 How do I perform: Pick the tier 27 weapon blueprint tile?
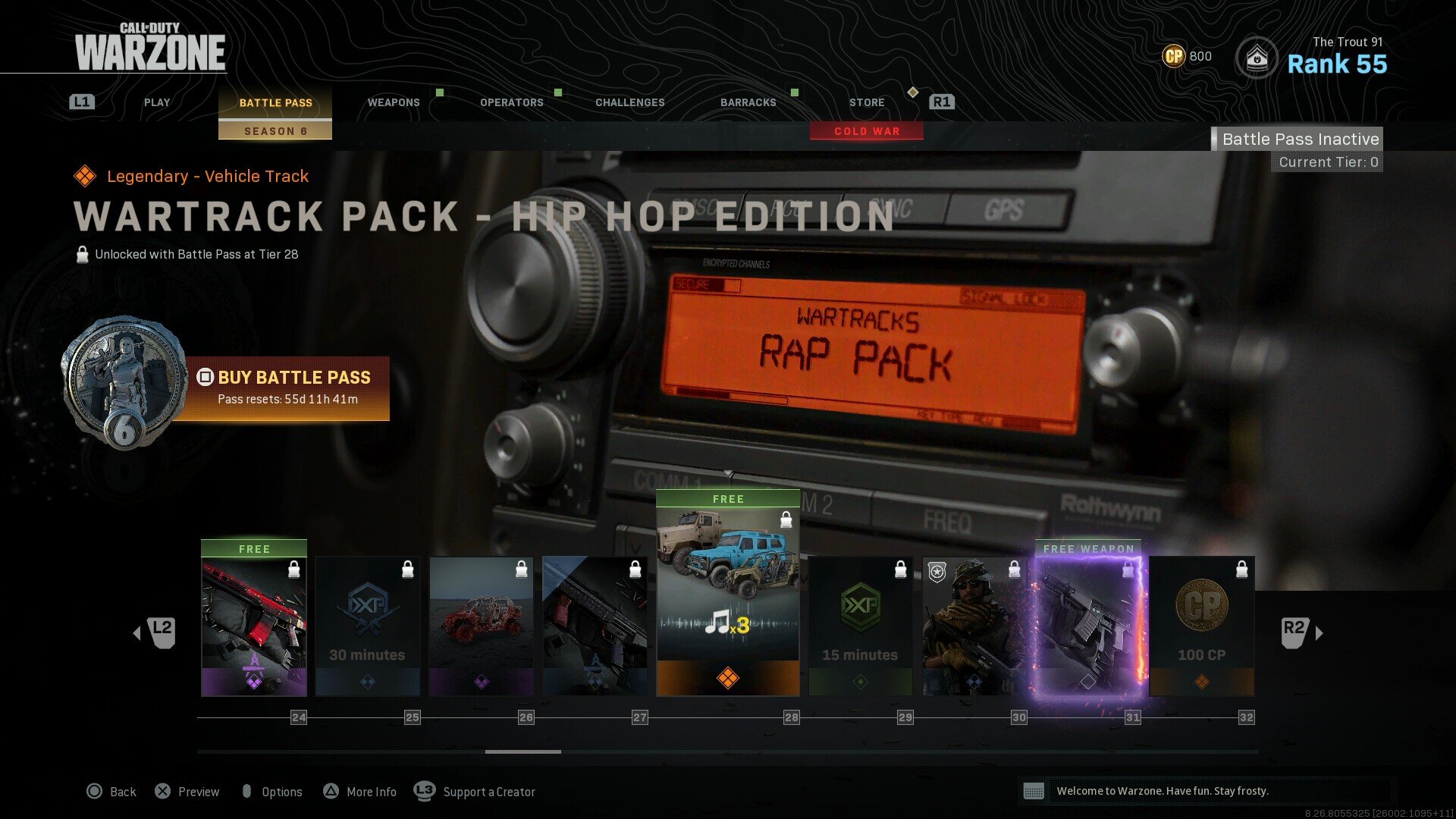click(x=595, y=626)
